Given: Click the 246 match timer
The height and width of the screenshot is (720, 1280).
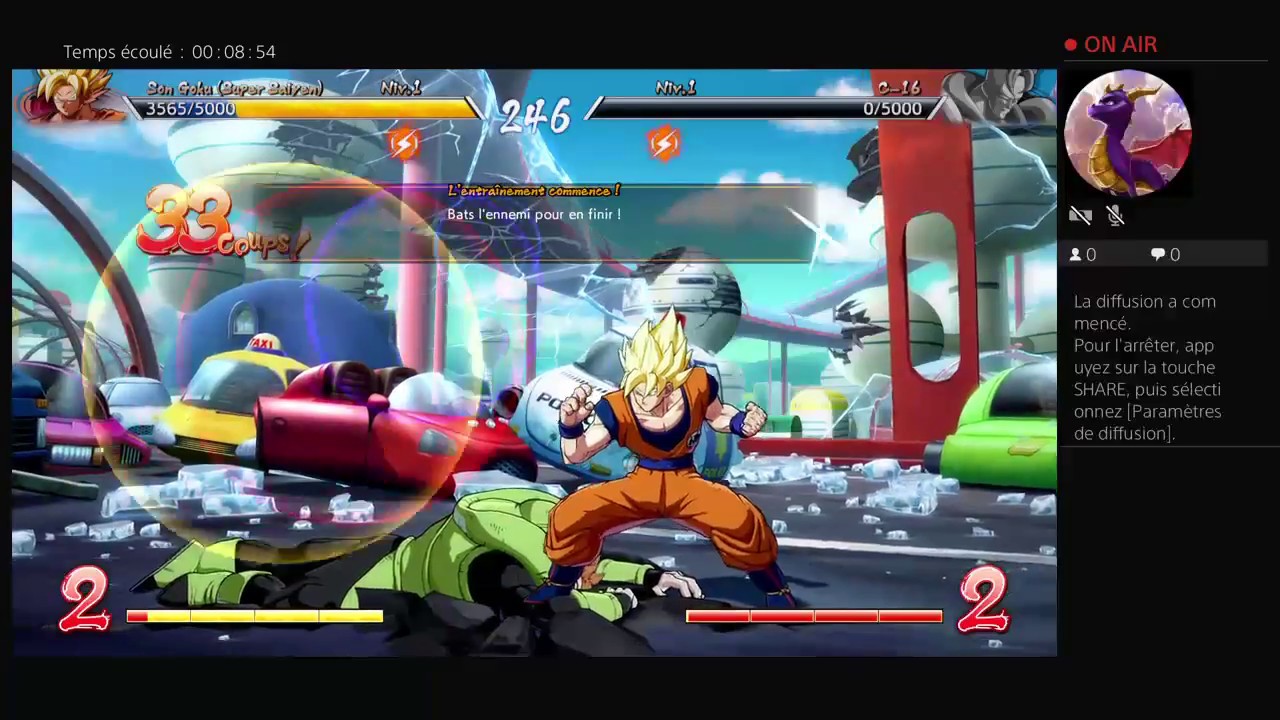Looking at the screenshot, I should (534, 117).
